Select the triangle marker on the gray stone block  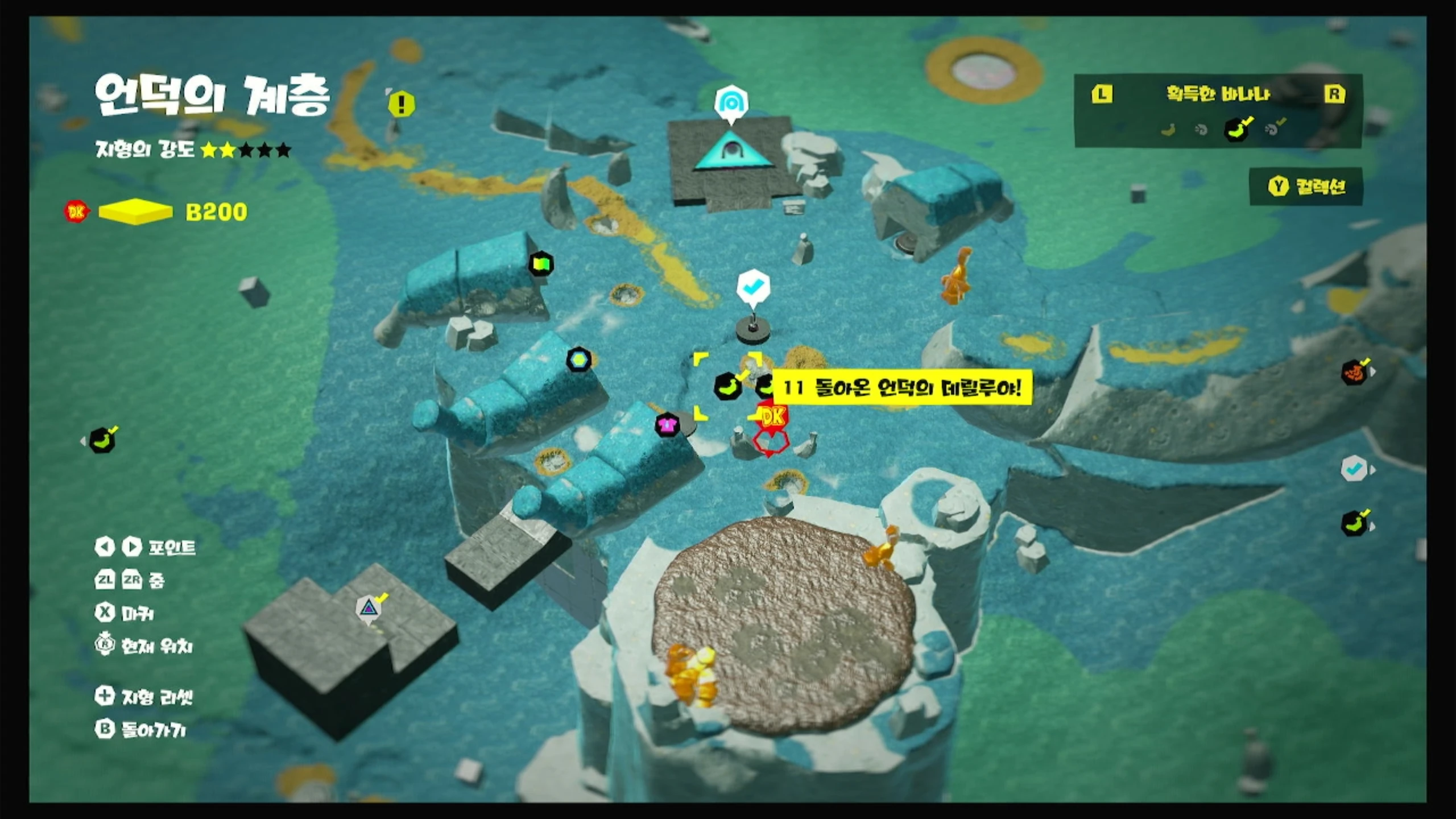point(369,608)
